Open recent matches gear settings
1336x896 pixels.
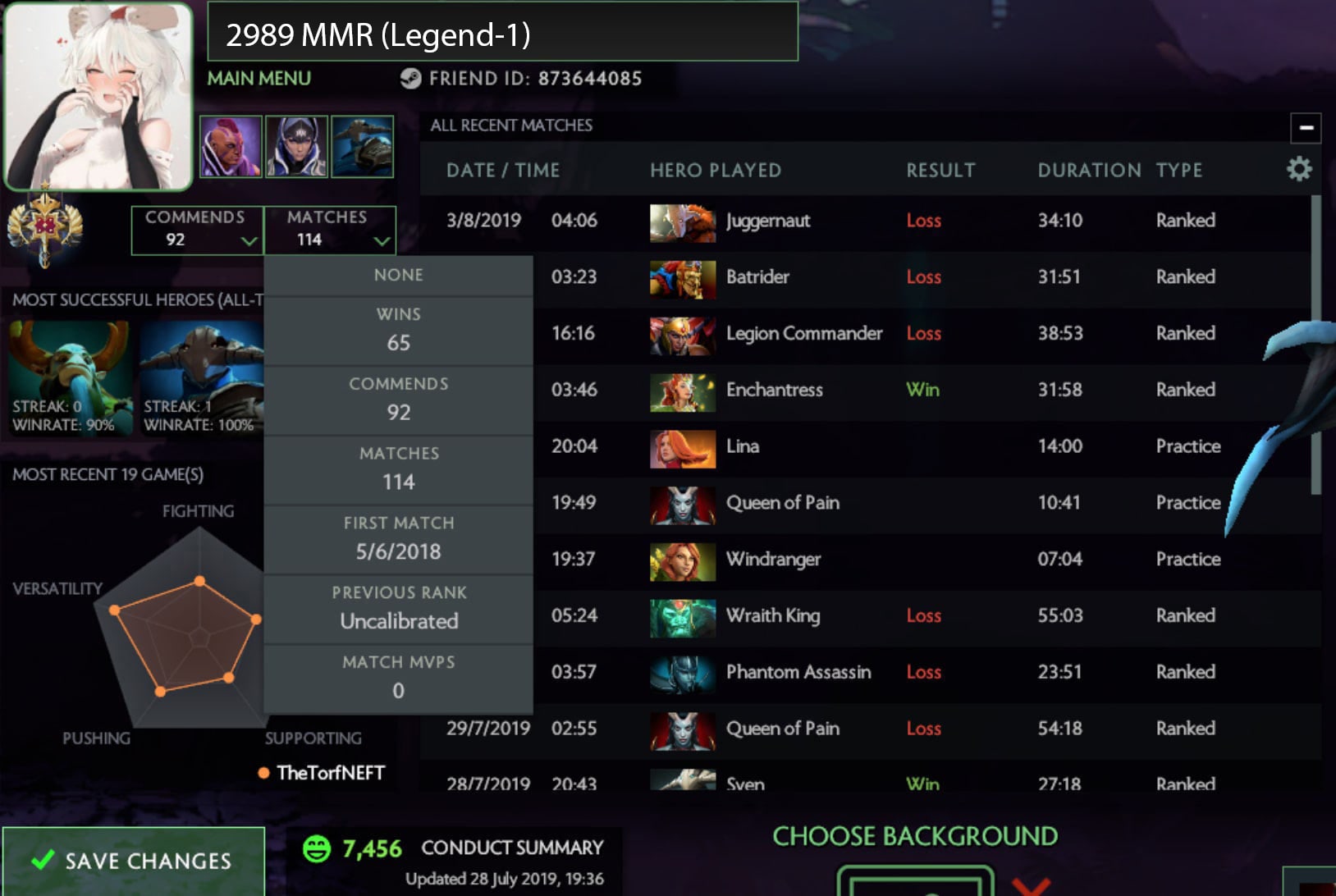[x=1298, y=170]
